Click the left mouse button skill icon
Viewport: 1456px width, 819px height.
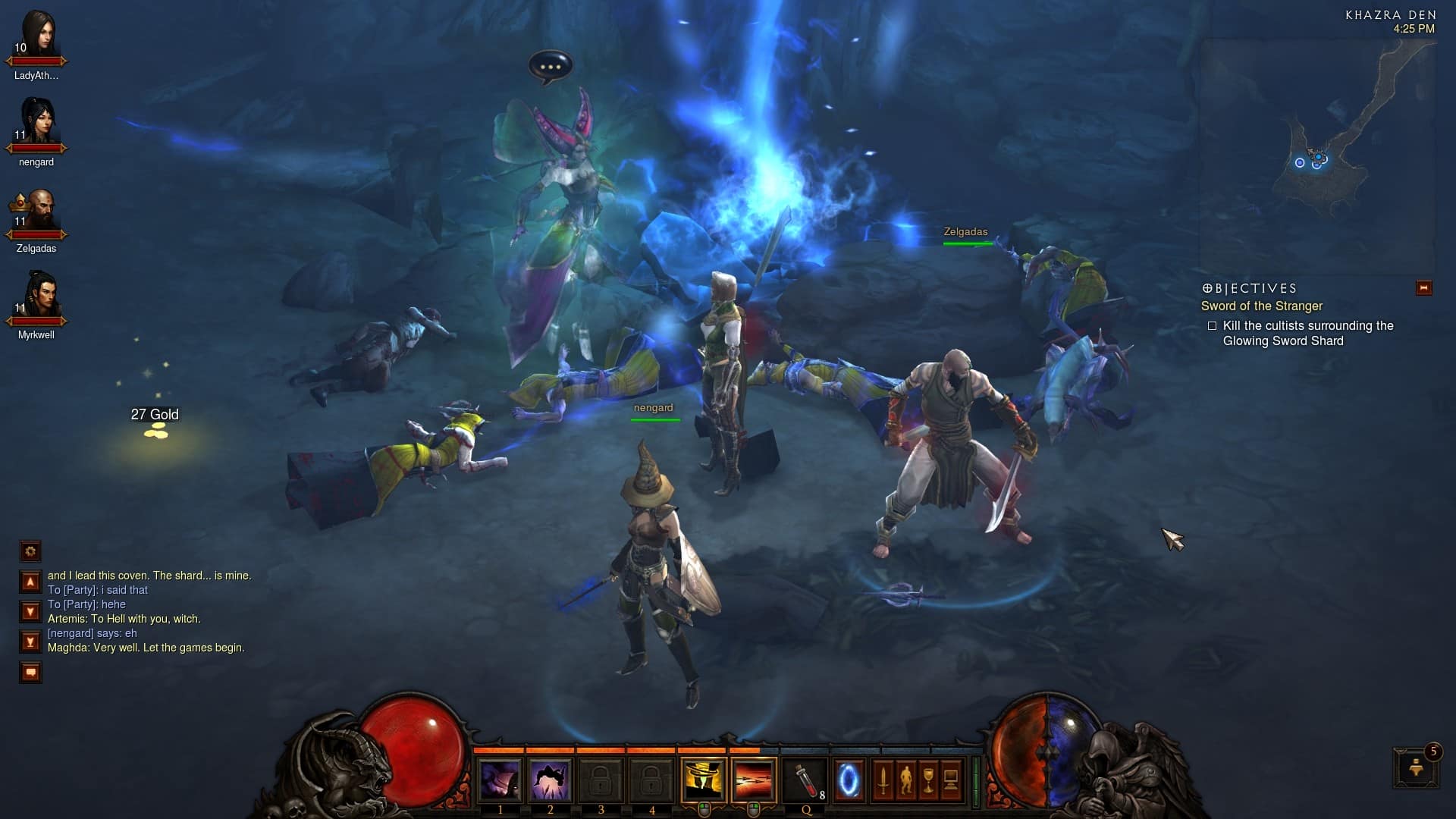705,779
